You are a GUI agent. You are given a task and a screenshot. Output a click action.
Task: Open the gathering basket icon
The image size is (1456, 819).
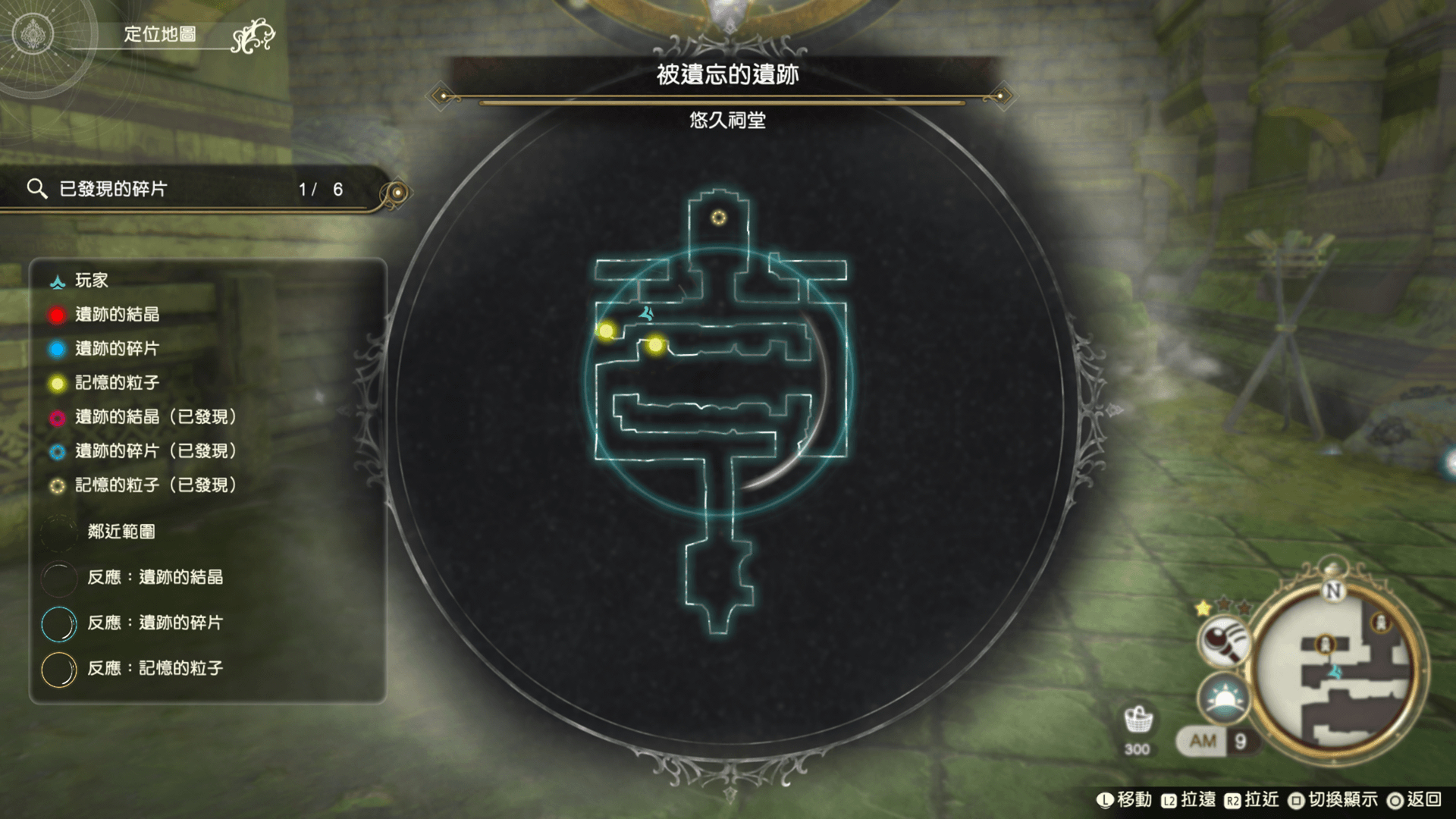(1137, 720)
